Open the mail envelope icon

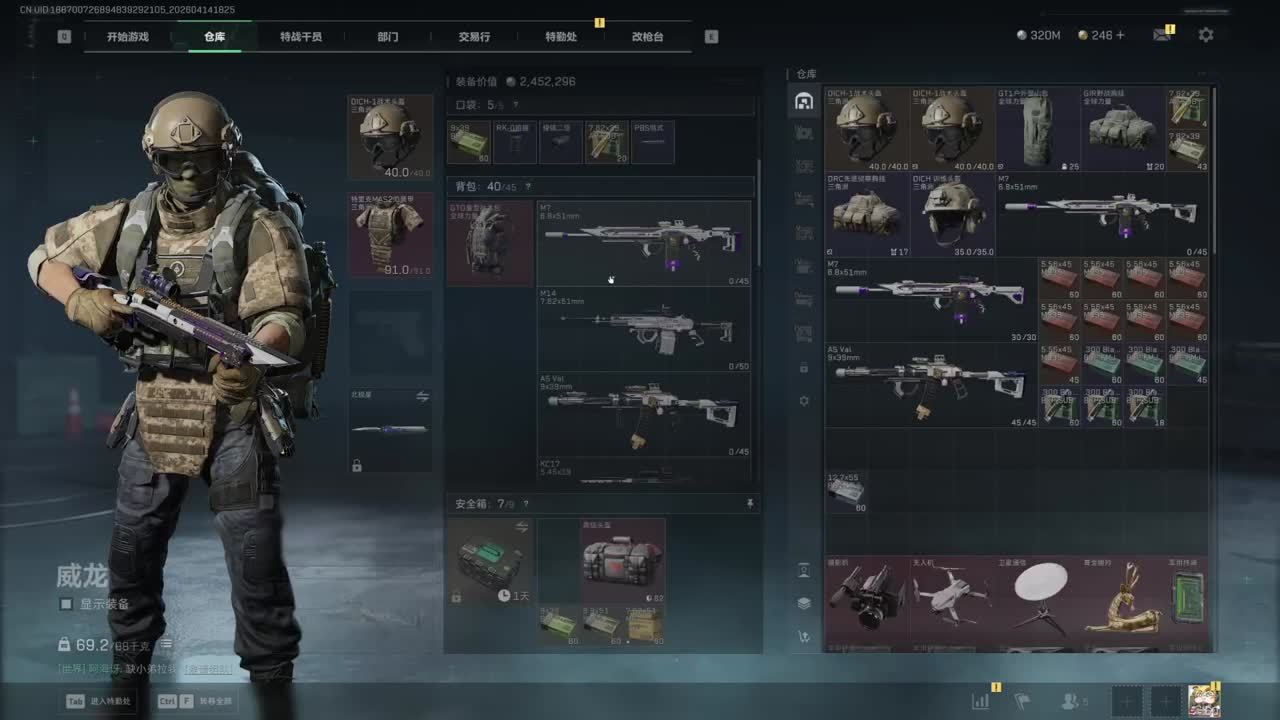tap(1161, 35)
